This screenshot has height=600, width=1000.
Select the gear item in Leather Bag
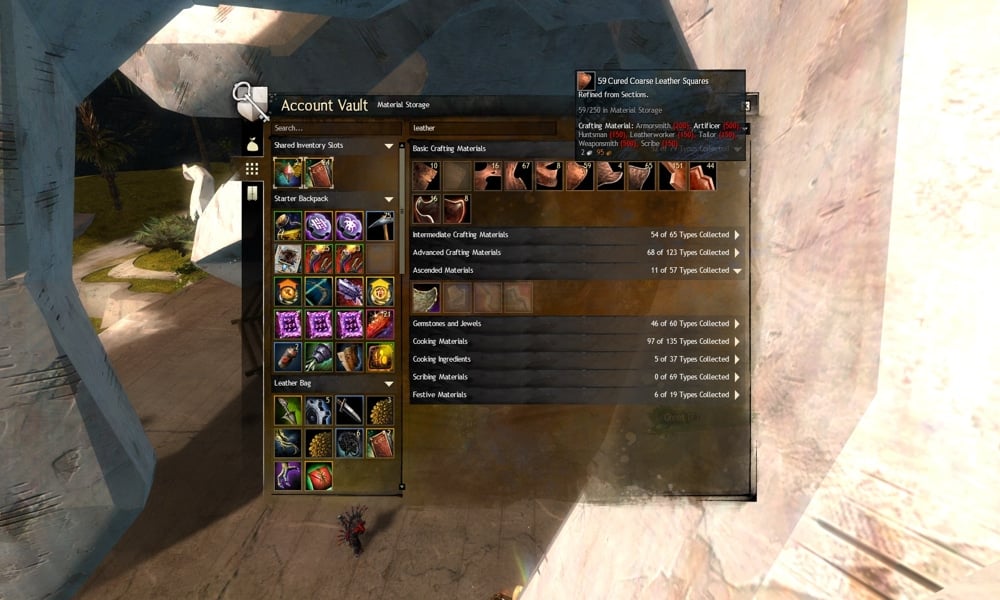click(319, 410)
